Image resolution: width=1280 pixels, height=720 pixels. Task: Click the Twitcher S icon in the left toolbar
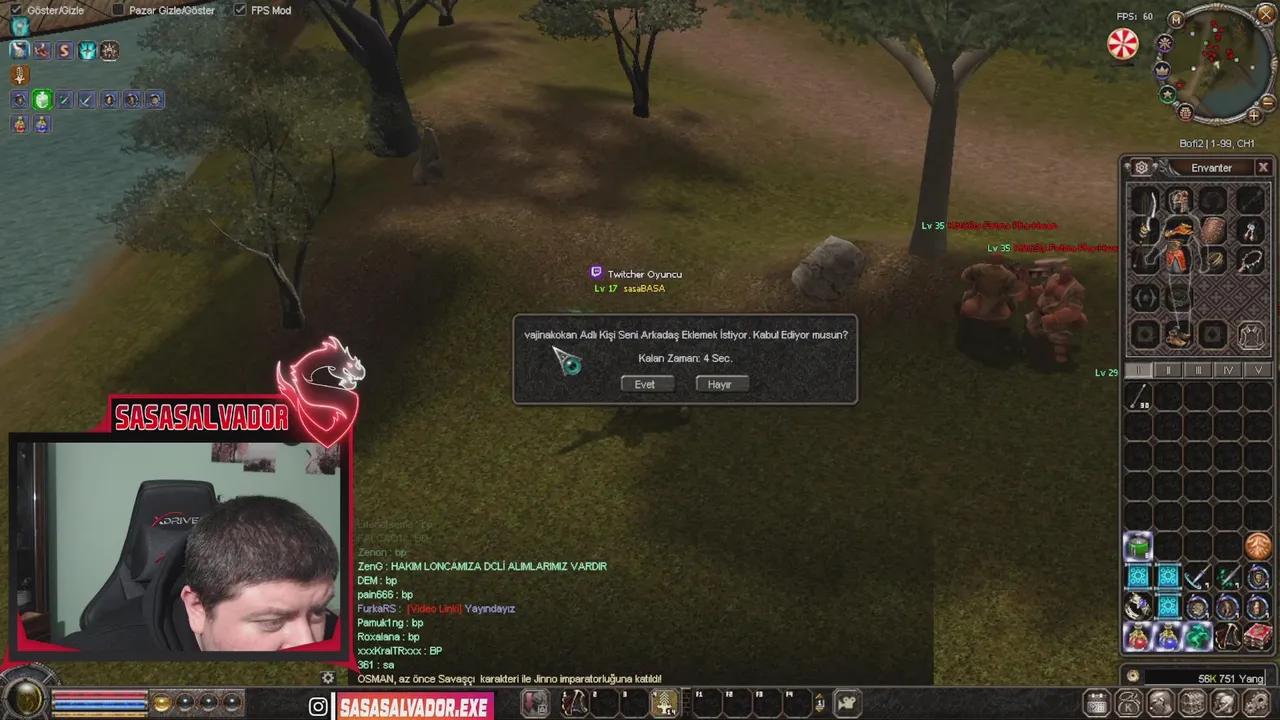(63, 50)
